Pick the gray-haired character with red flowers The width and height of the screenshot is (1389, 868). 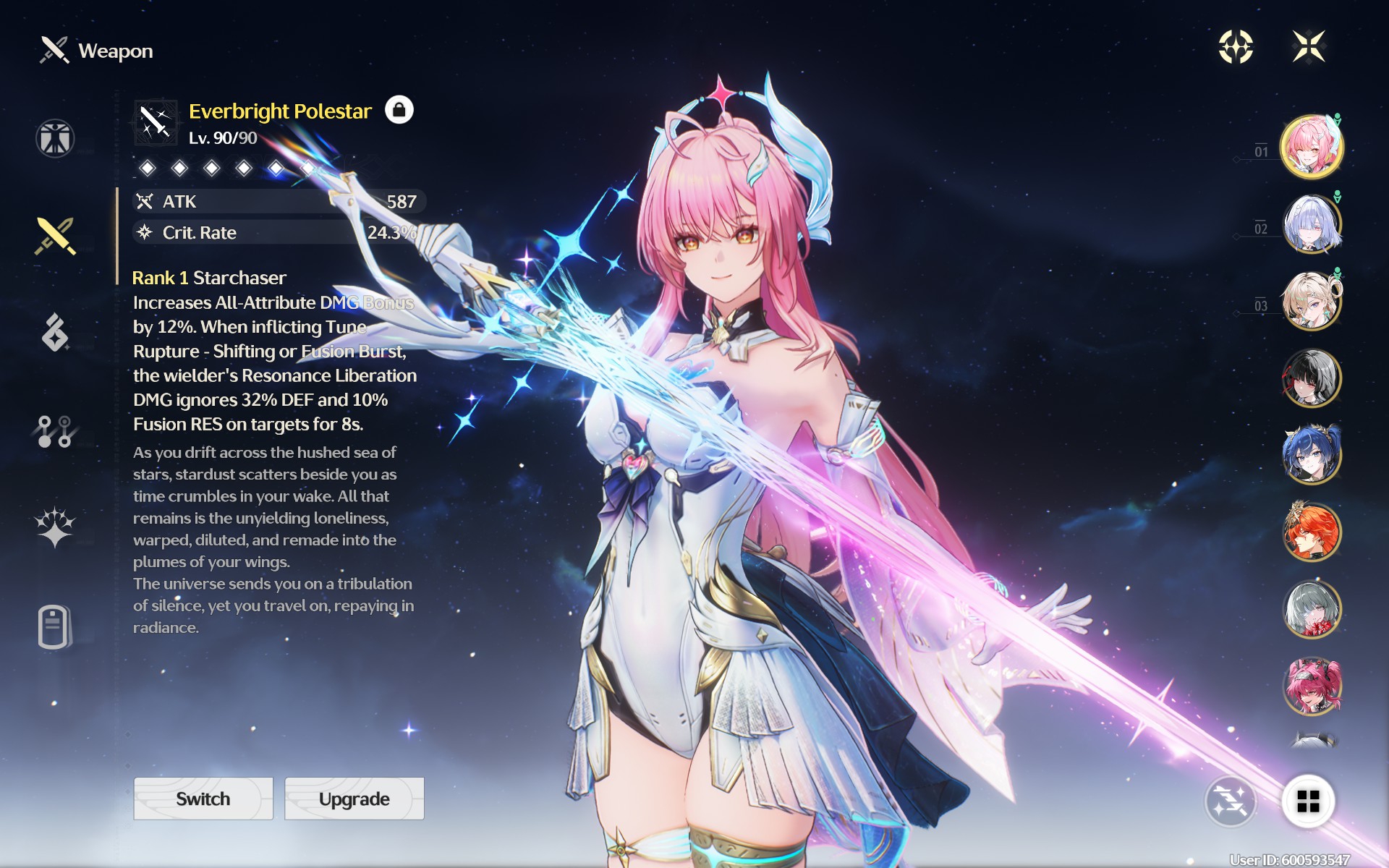pyautogui.click(x=1312, y=609)
